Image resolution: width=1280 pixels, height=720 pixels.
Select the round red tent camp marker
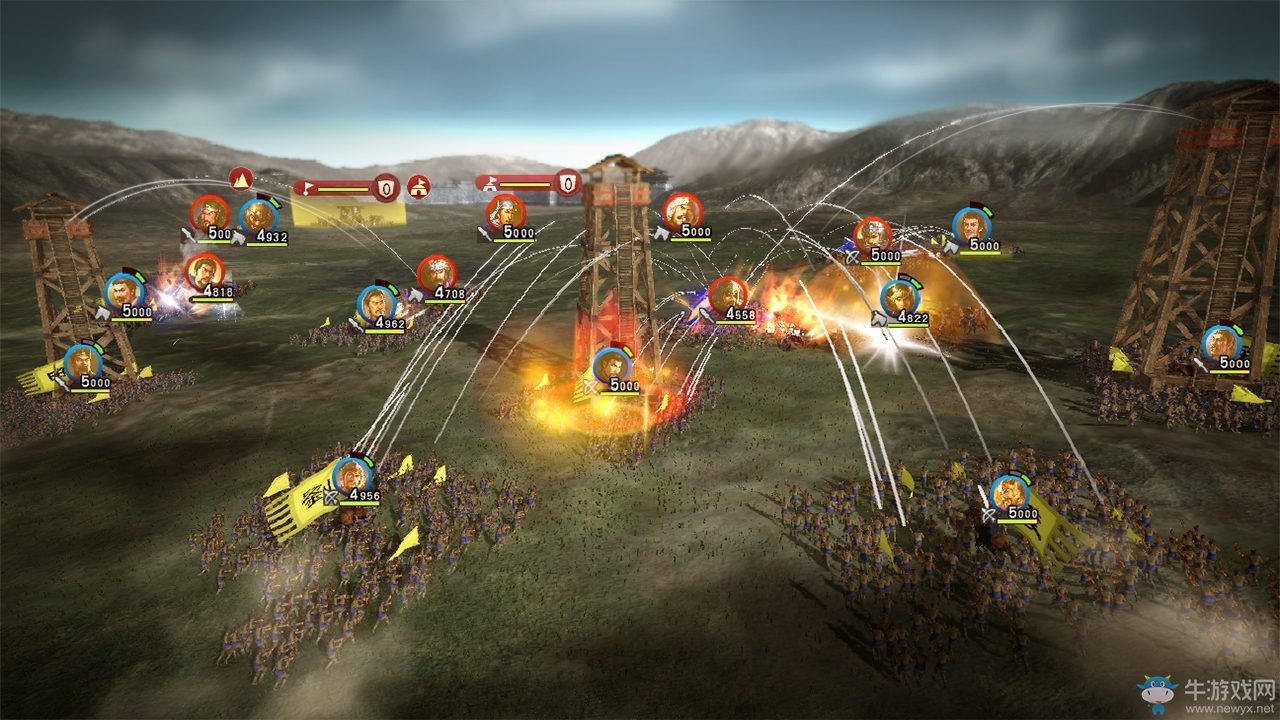click(x=418, y=187)
